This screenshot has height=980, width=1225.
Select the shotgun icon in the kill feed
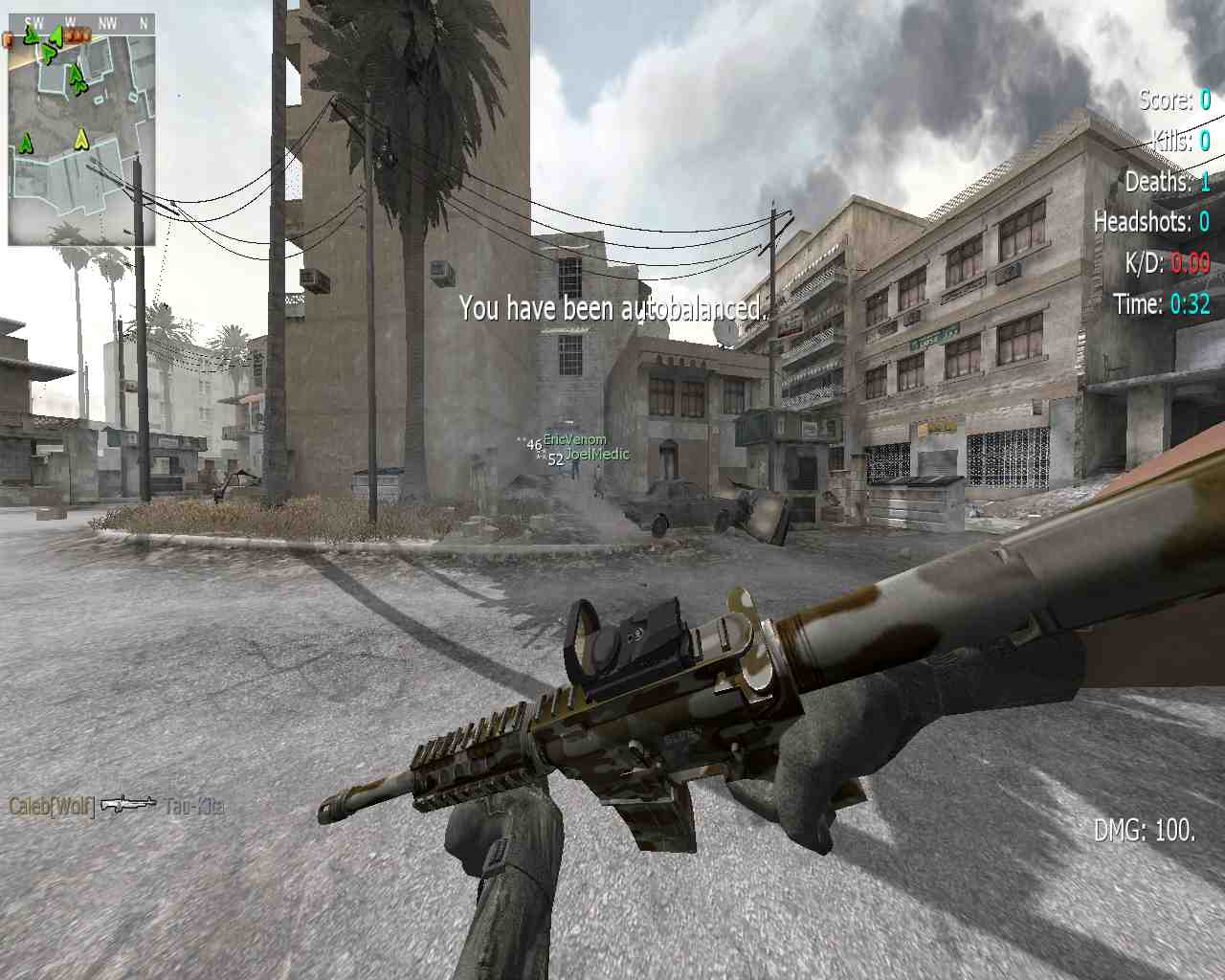(x=128, y=804)
